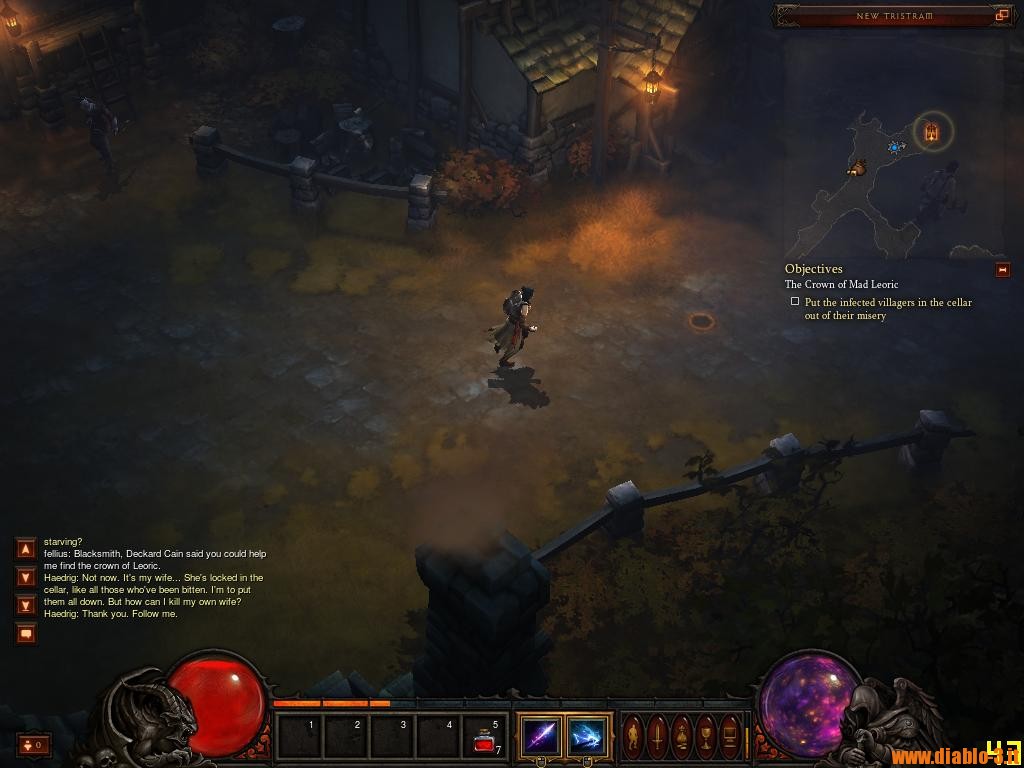This screenshot has width=1024, height=768.
Task: Open the sword icon menu button
Action: pyautogui.click(x=658, y=737)
